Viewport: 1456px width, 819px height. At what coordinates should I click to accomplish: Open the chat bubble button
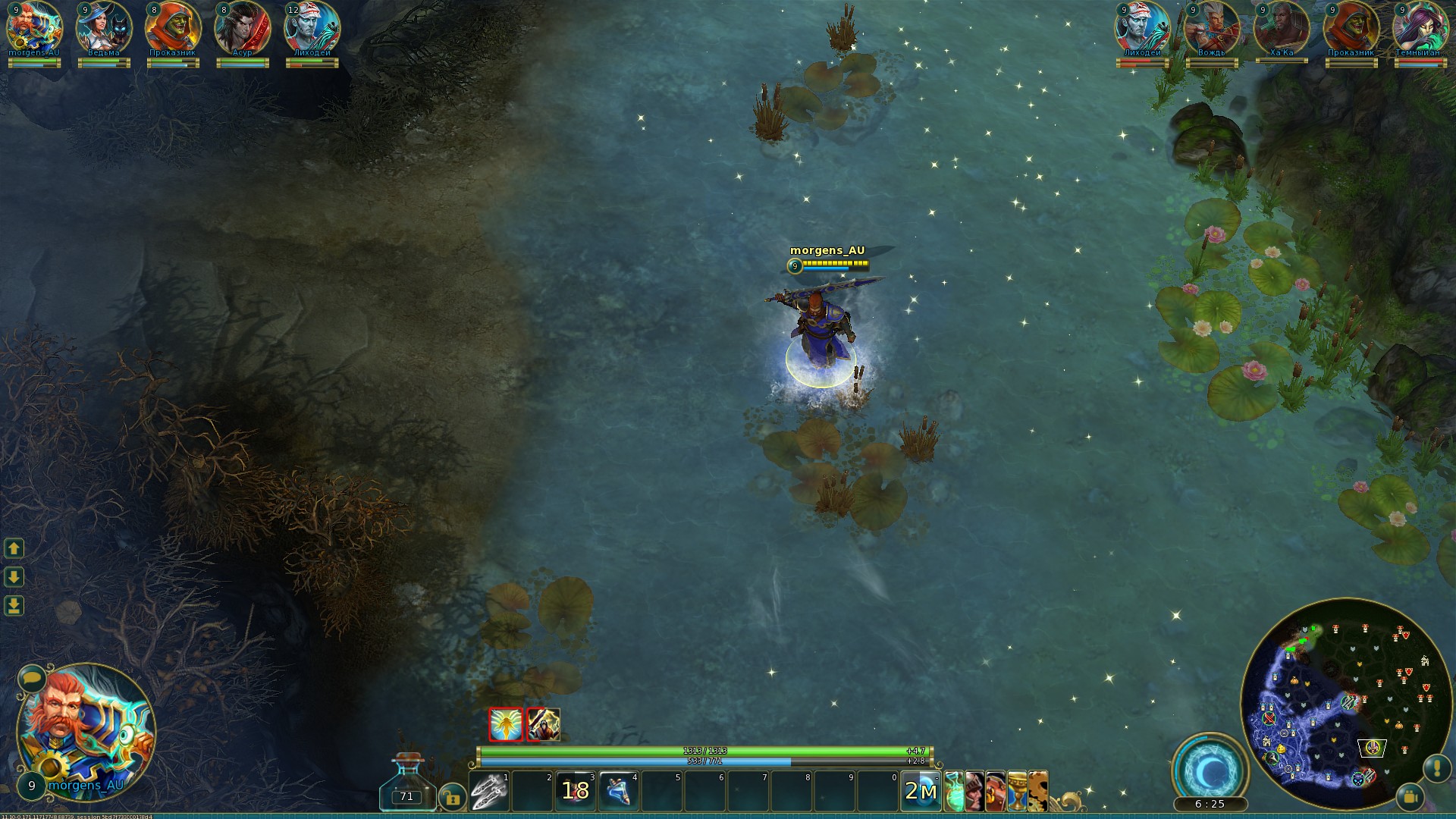tap(32, 677)
